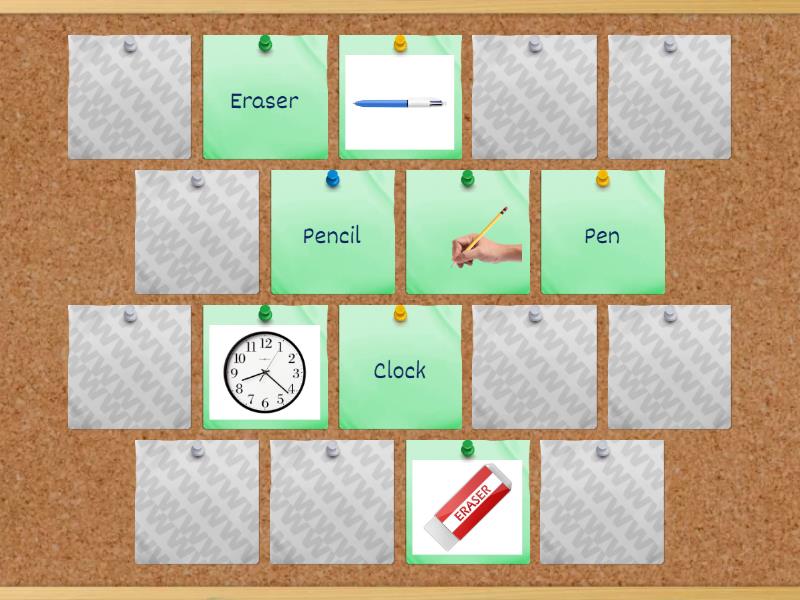Viewport: 800px width, 600px height.
Task: Click the red eraser picture card
Action: click(468, 506)
